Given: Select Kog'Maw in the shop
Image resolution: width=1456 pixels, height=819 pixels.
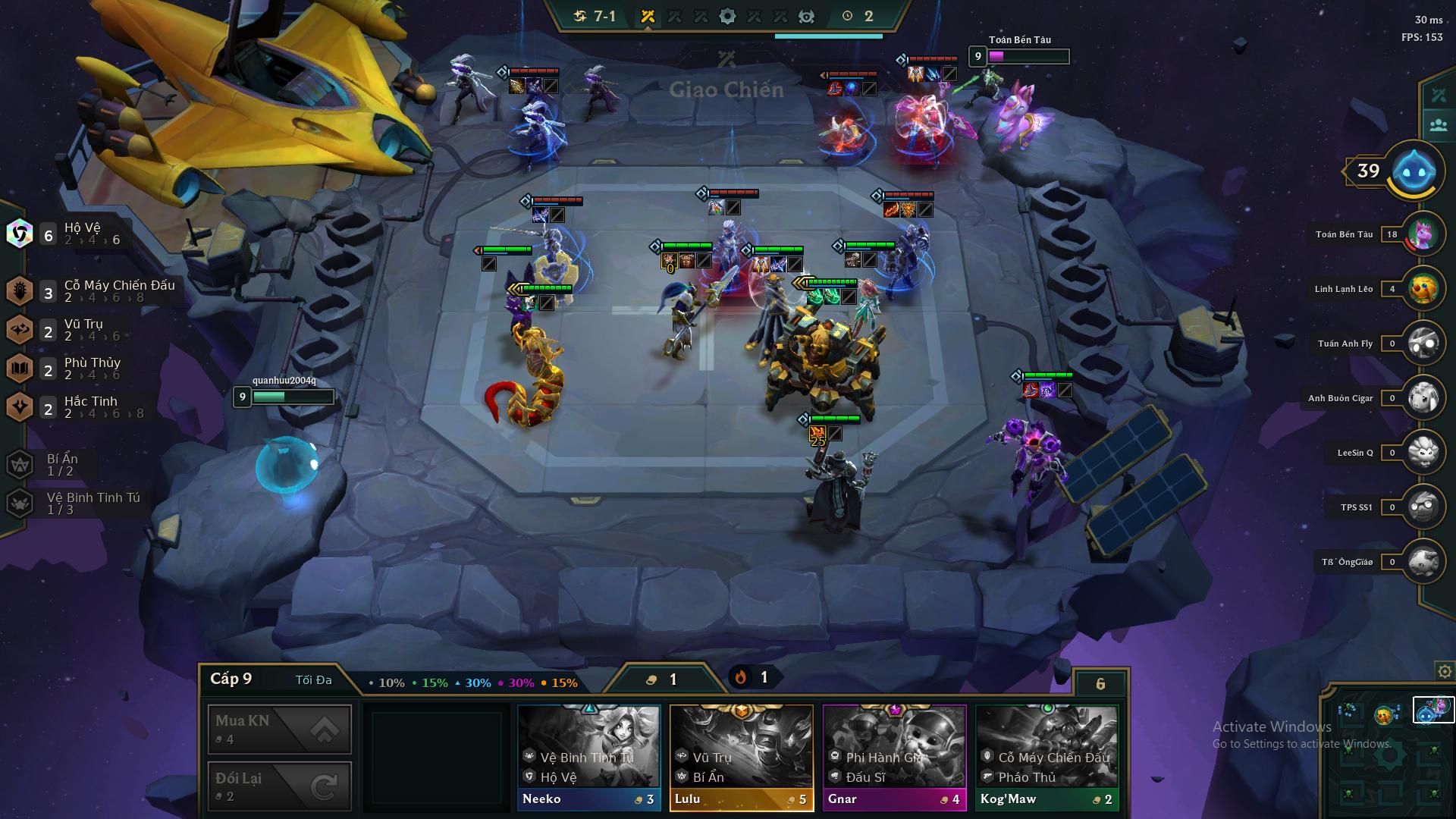Looking at the screenshot, I should (x=1046, y=757).
